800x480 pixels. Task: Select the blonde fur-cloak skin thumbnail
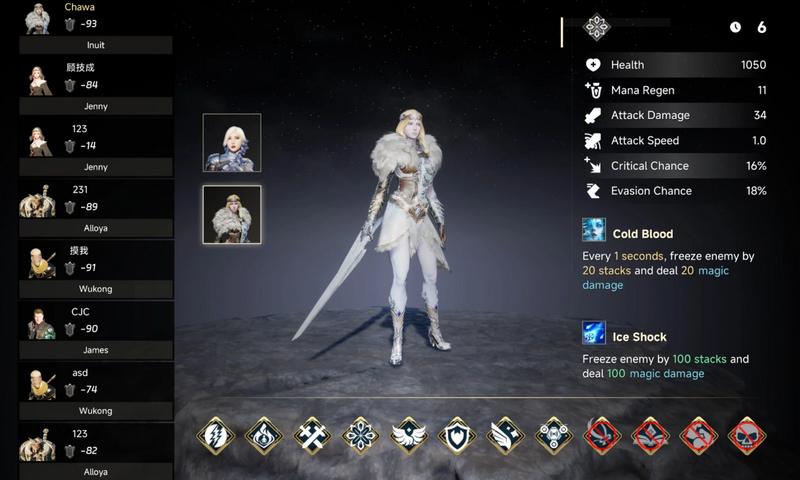coord(232,214)
